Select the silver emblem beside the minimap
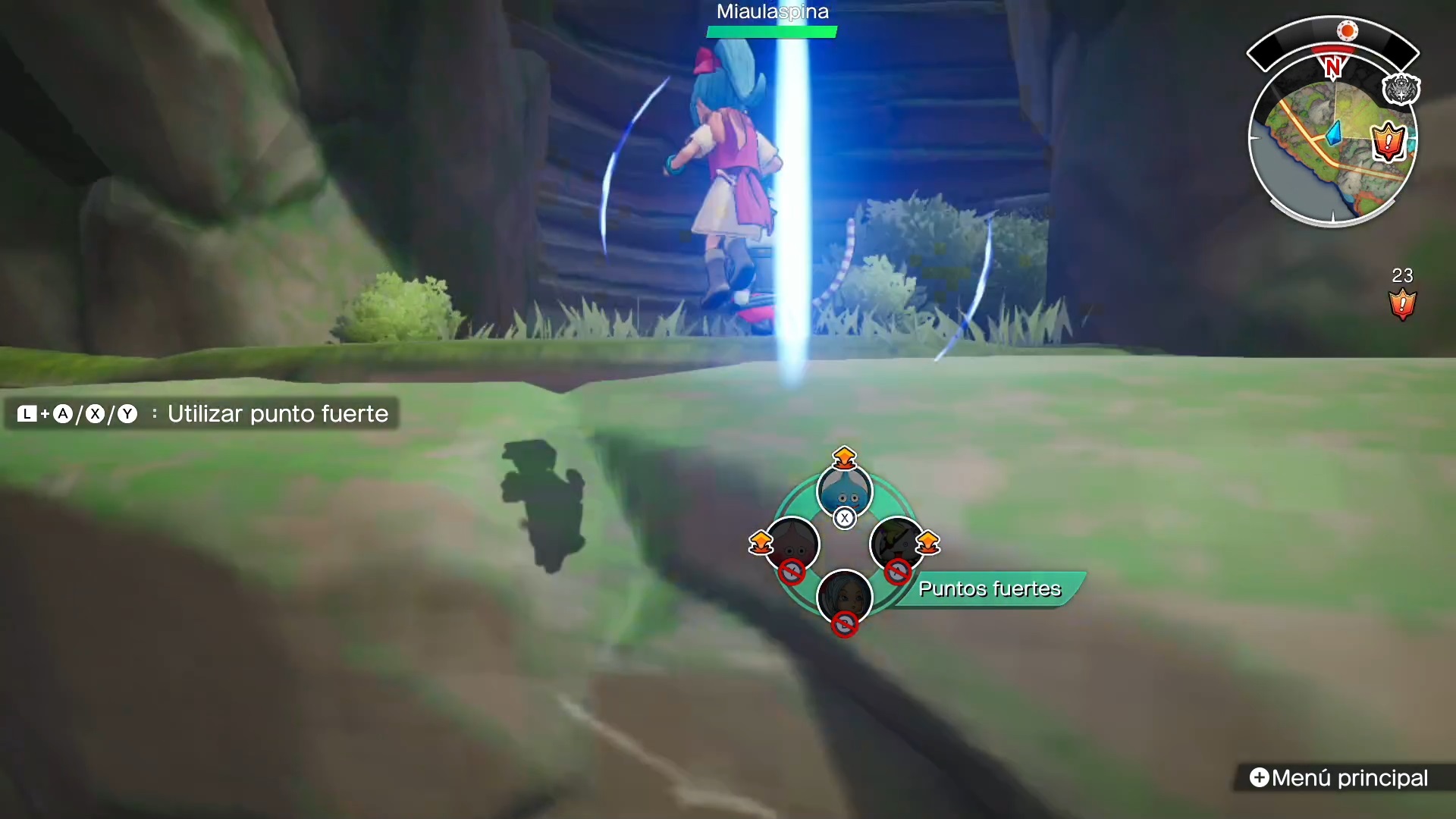The height and width of the screenshot is (819, 1456). (1400, 89)
